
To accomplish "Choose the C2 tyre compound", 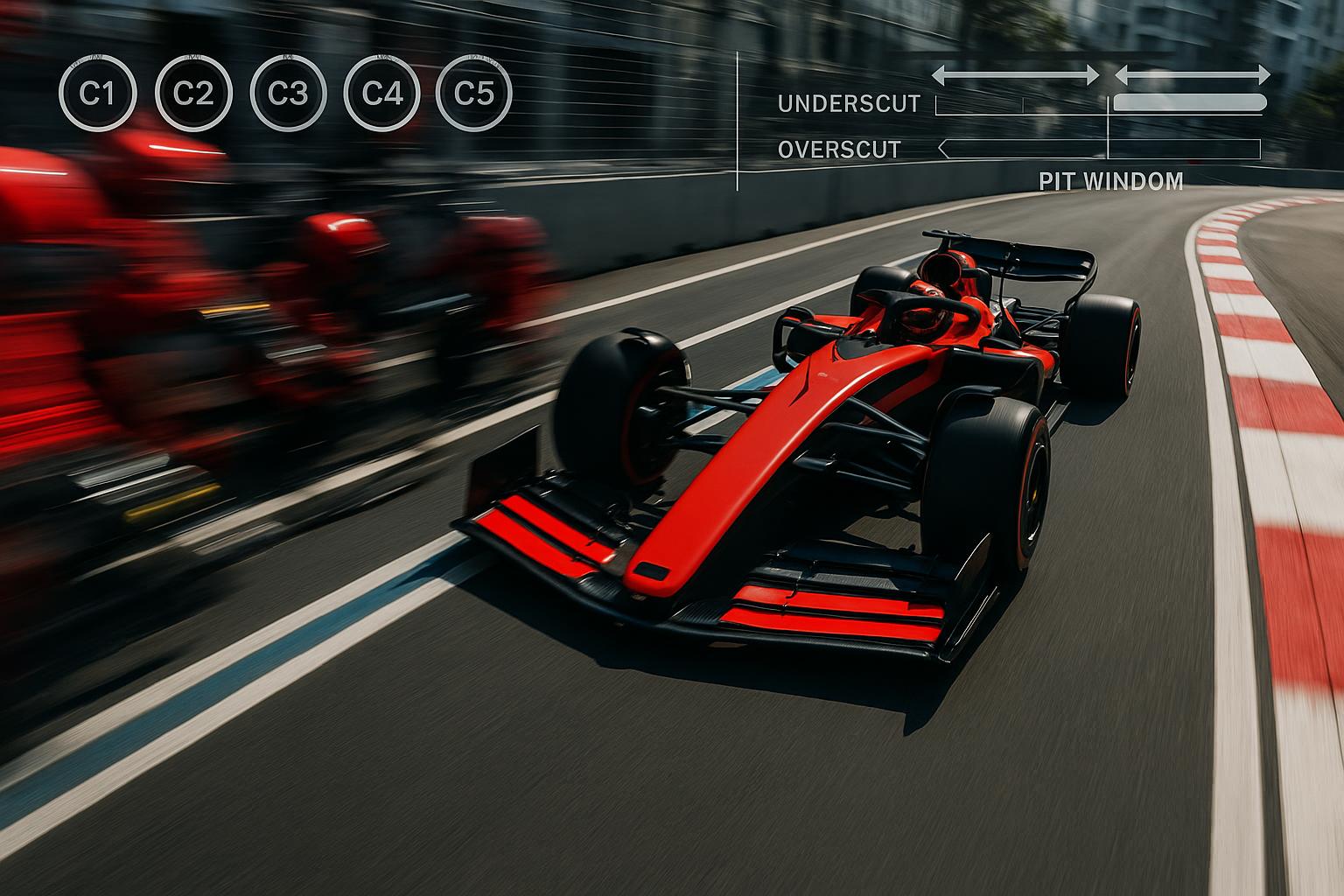I will click(x=192, y=93).
